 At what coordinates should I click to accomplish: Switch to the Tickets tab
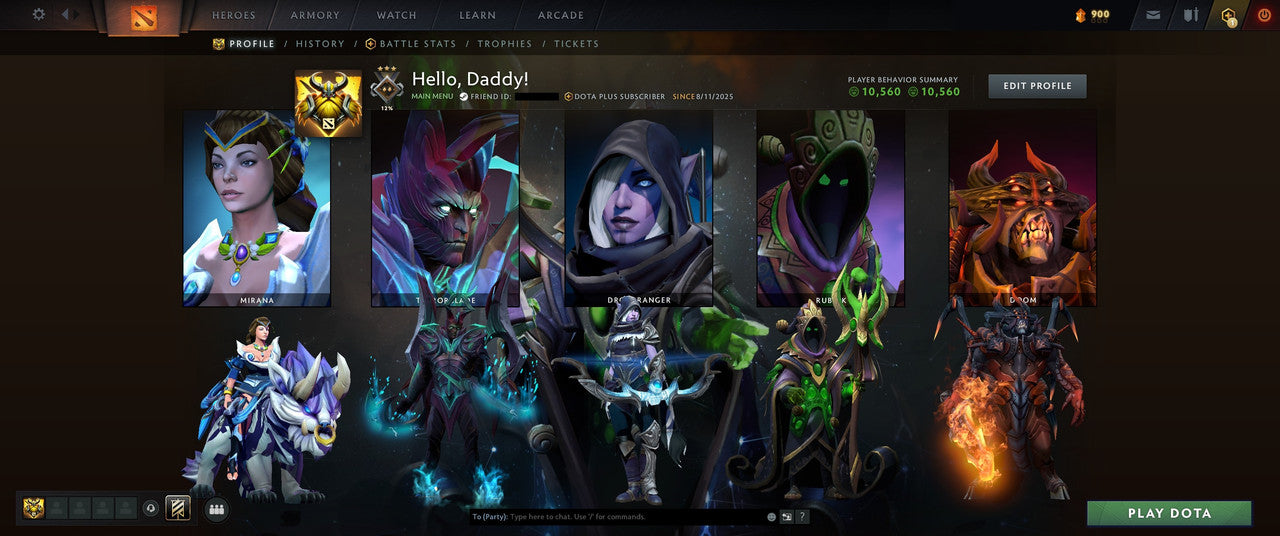point(576,44)
